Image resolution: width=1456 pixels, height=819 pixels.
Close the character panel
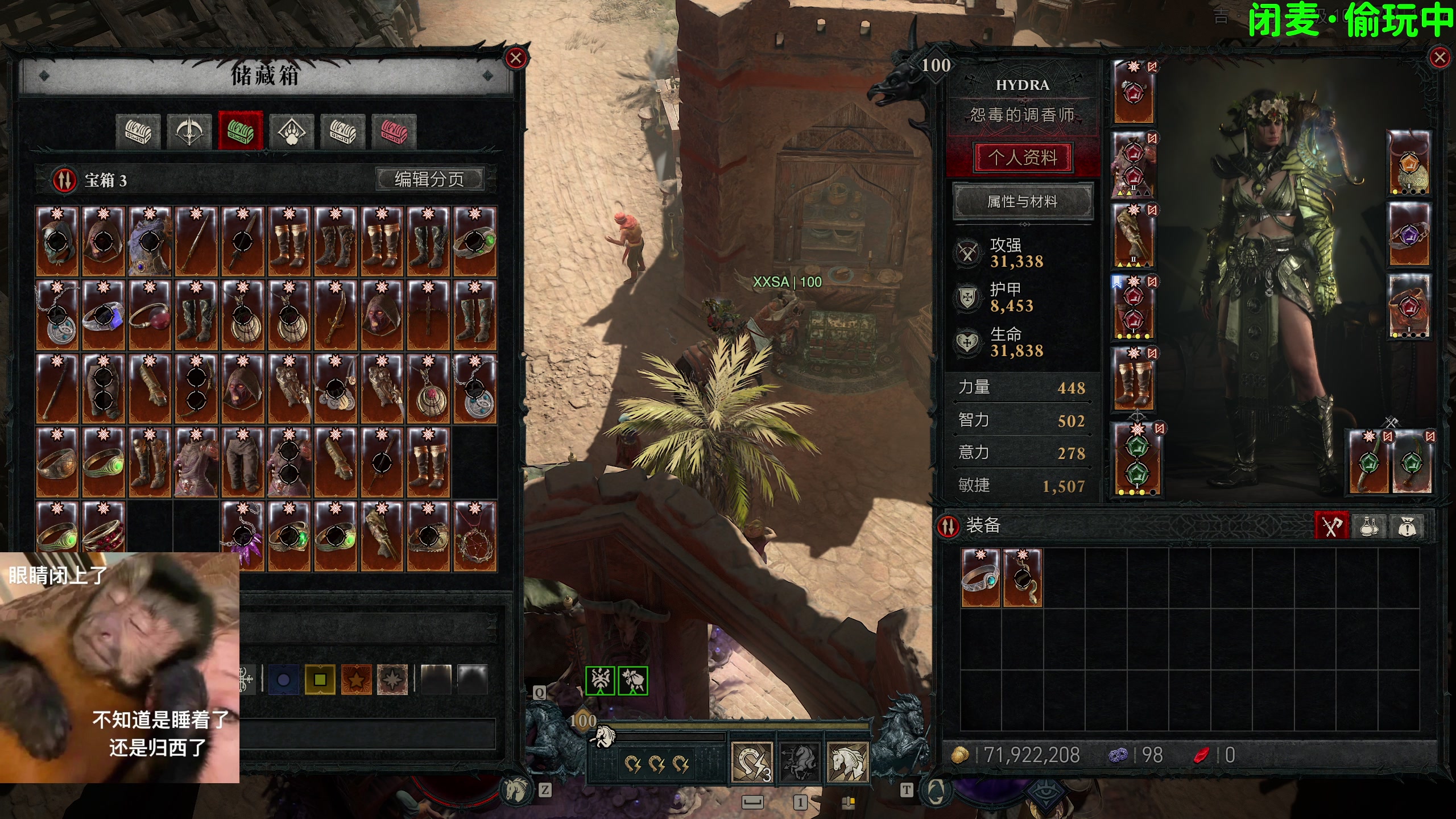pyautogui.click(x=1440, y=57)
